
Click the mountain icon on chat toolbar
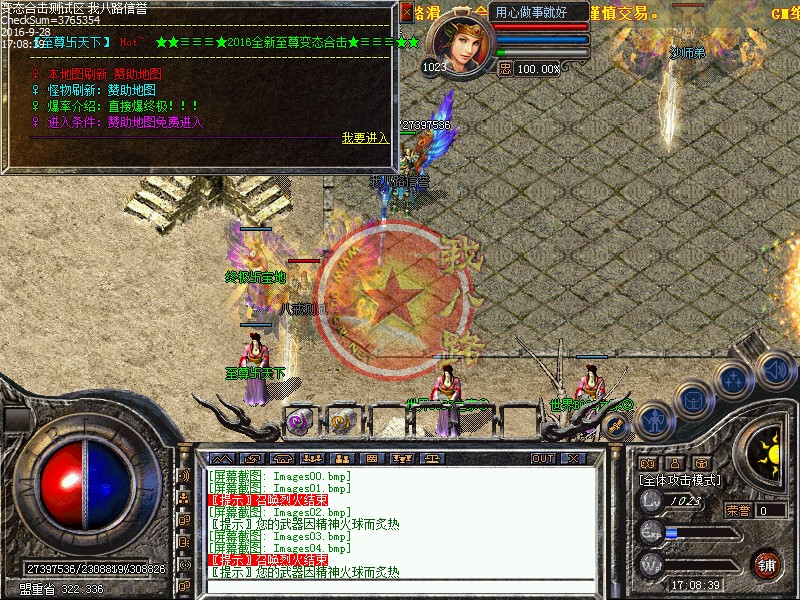219,458
